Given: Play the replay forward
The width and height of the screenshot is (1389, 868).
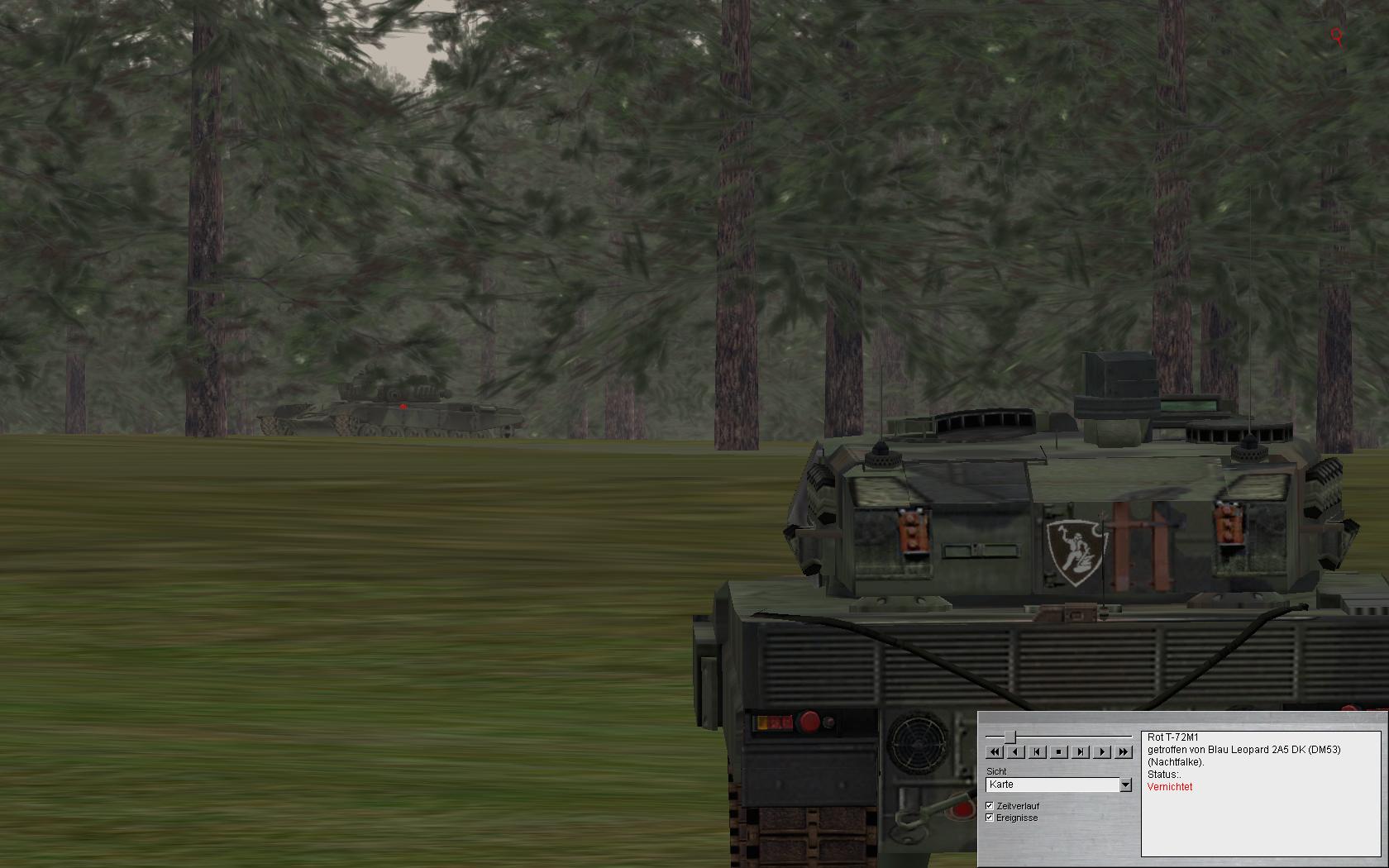Looking at the screenshot, I should point(1102,751).
